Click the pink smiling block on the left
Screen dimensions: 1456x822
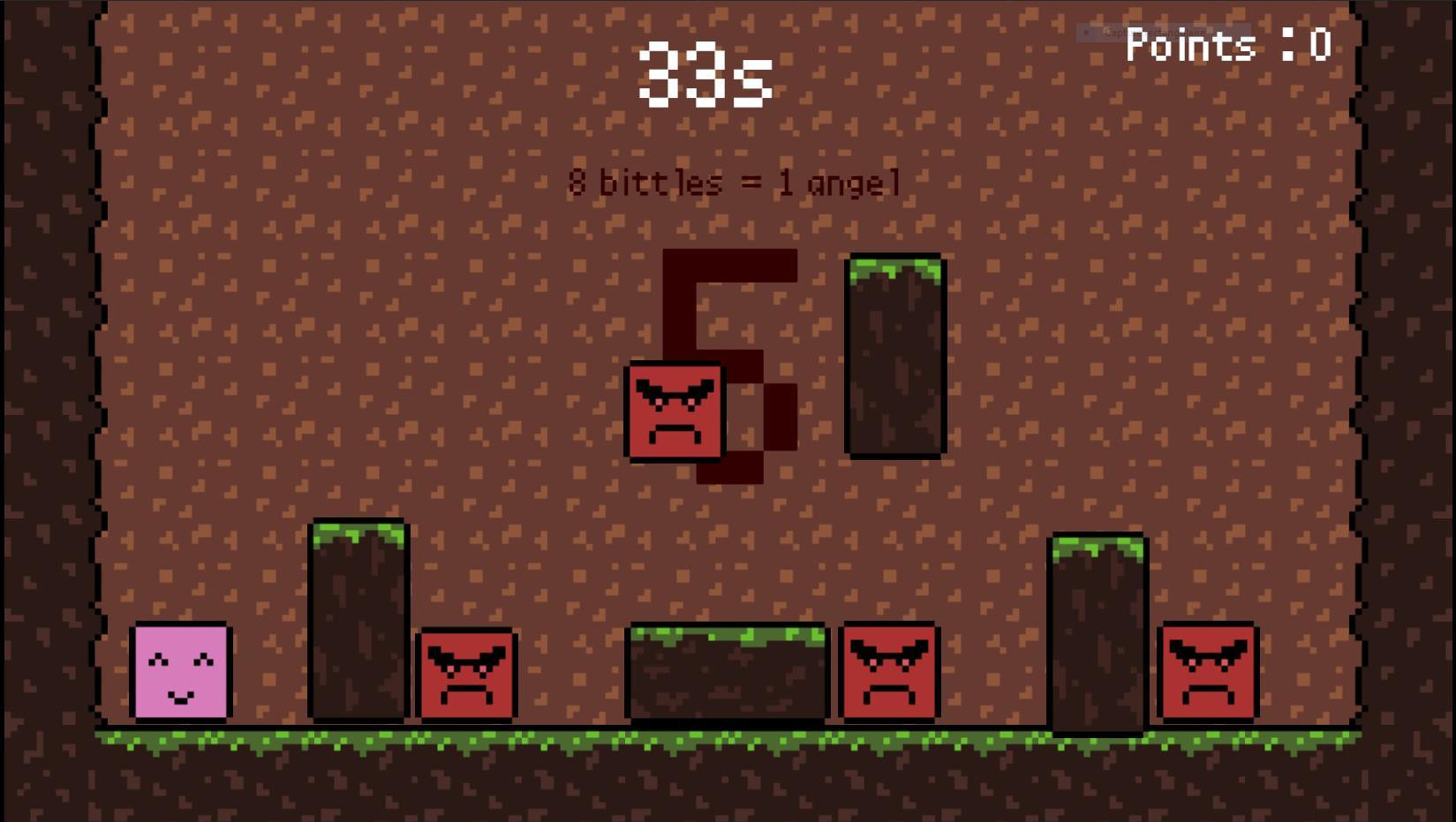point(181,673)
